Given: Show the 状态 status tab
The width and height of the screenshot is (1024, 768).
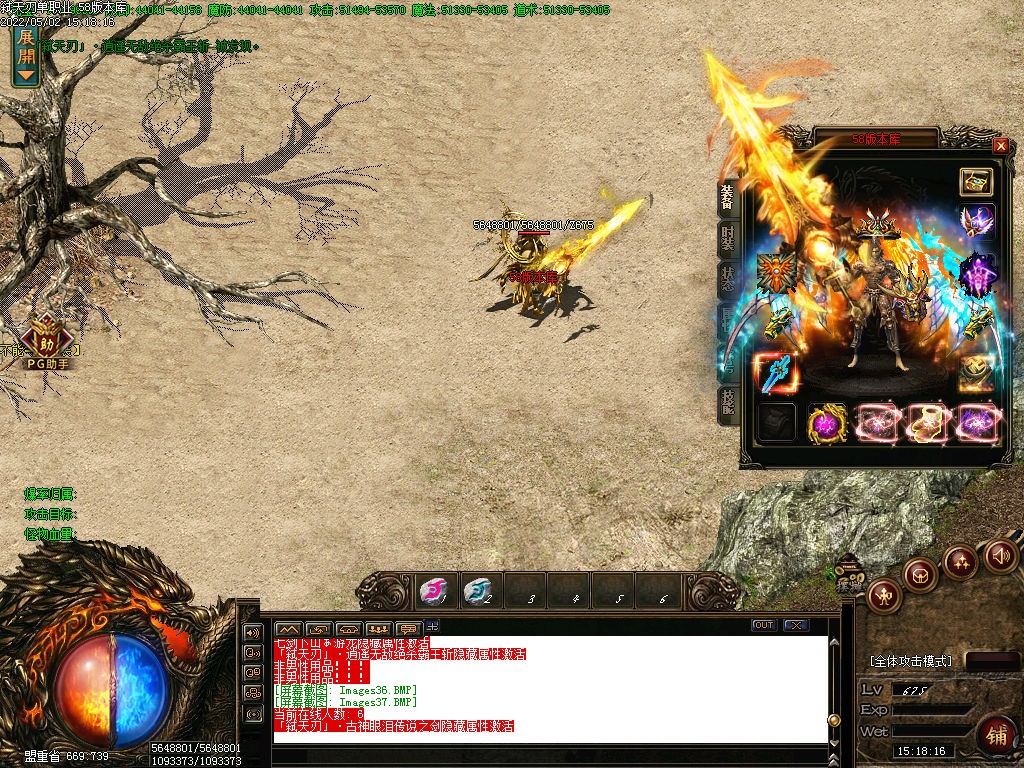Looking at the screenshot, I should tap(728, 278).
